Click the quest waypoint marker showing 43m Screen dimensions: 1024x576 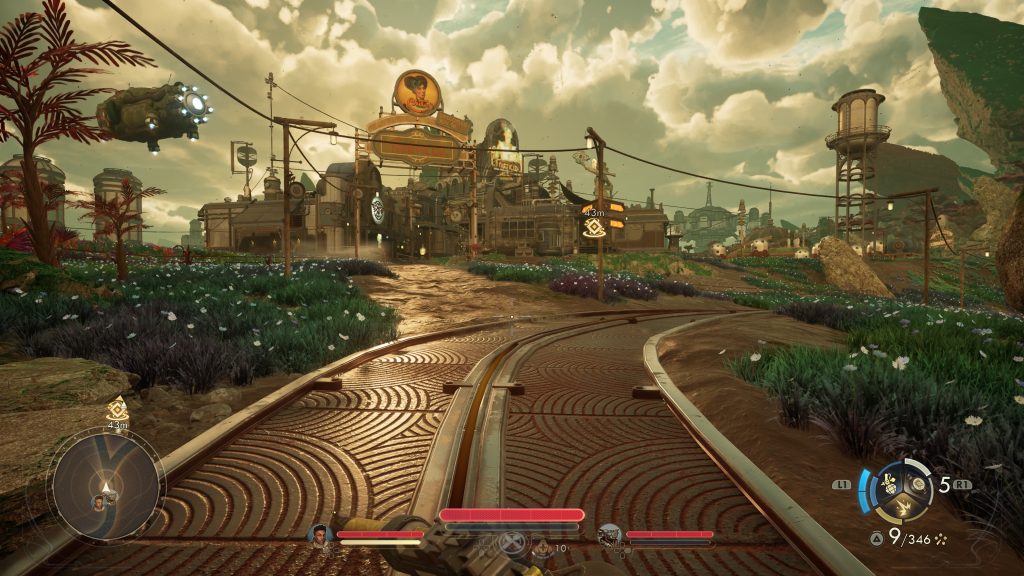coord(593,227)
